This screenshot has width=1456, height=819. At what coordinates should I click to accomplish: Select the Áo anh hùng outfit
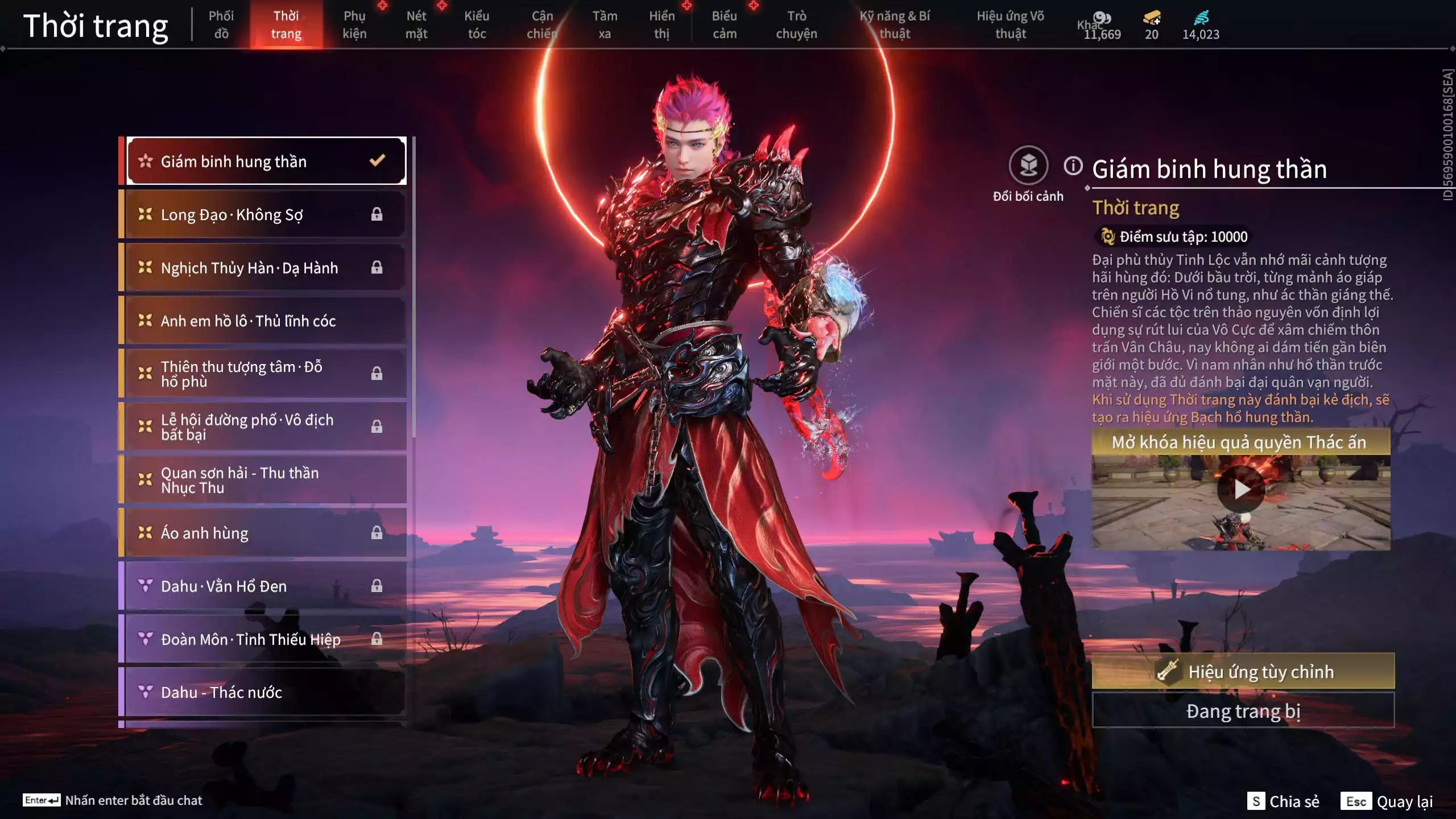coord(266,533)
